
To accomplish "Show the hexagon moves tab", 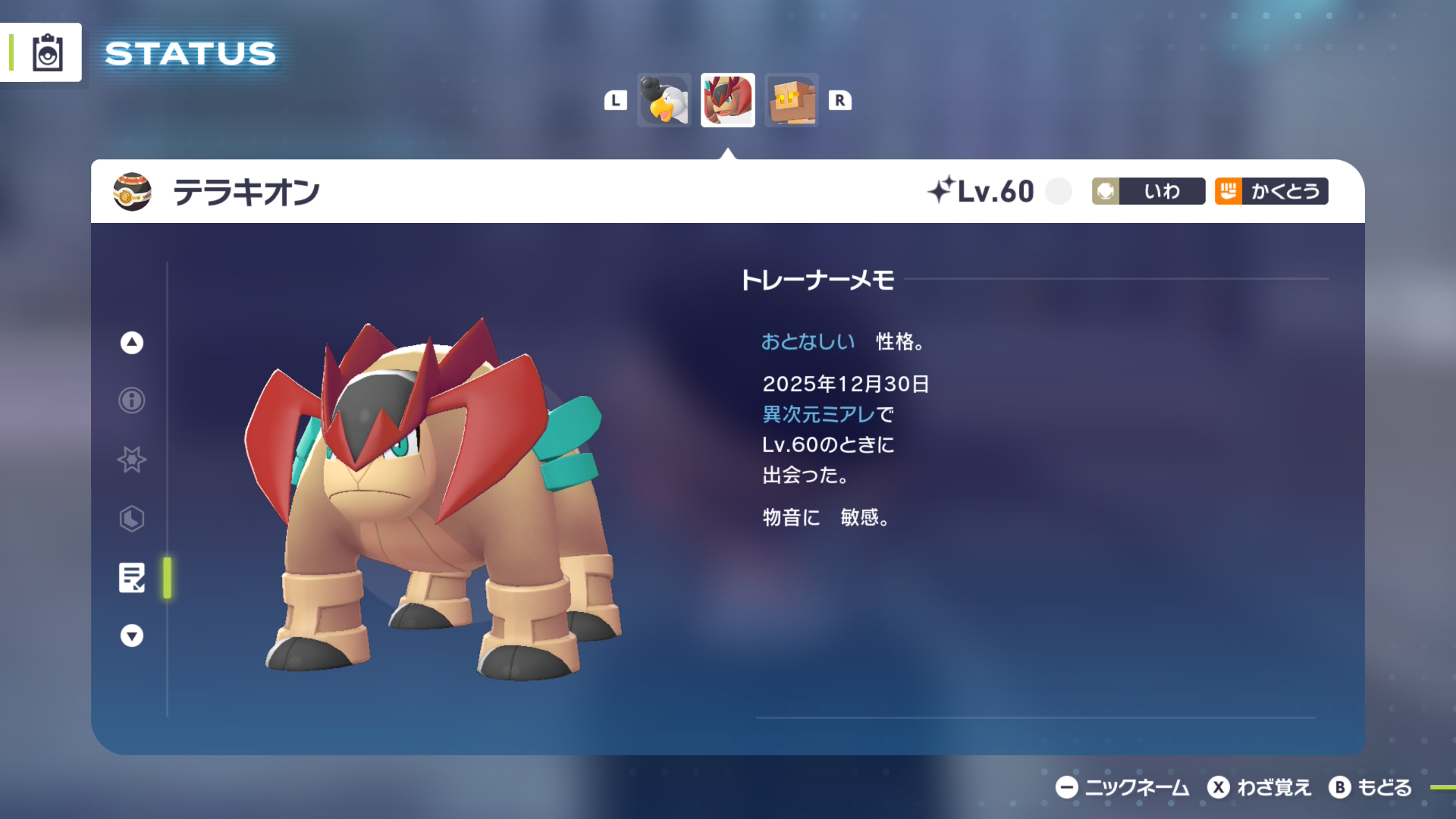I will click(132, 519).
